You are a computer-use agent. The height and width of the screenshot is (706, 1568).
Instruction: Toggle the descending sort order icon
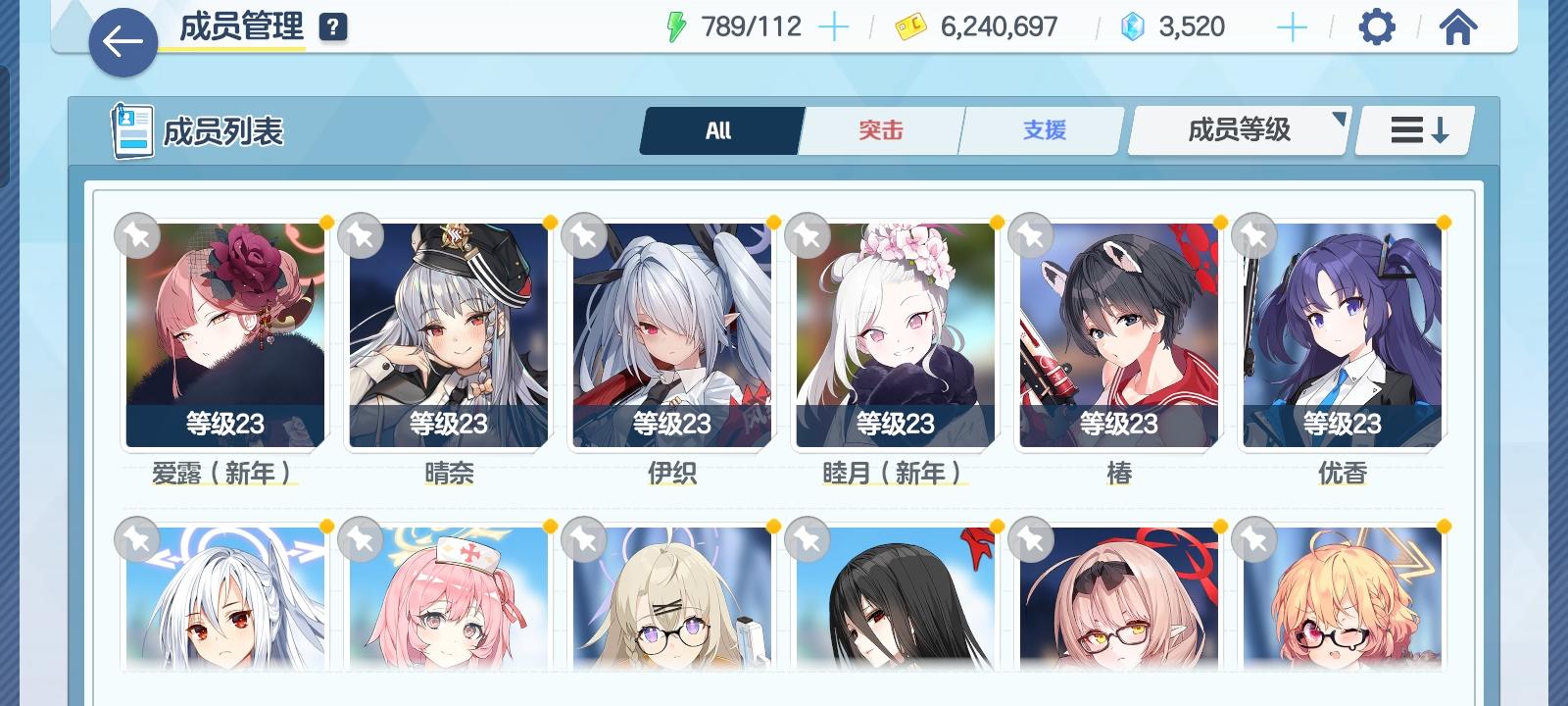click(1412, 128)
